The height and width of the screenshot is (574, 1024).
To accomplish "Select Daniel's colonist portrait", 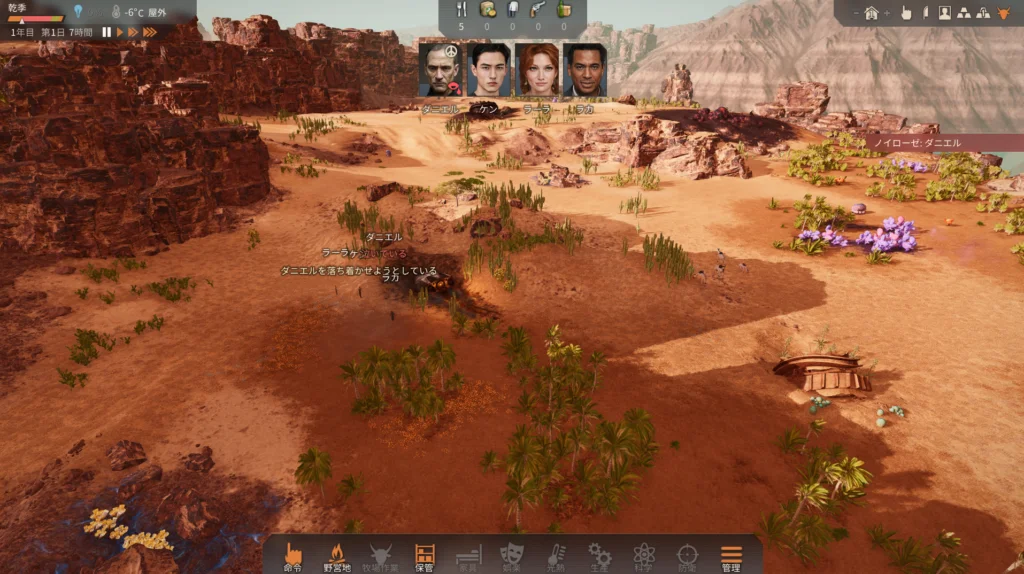I will [x=439, y=69].
